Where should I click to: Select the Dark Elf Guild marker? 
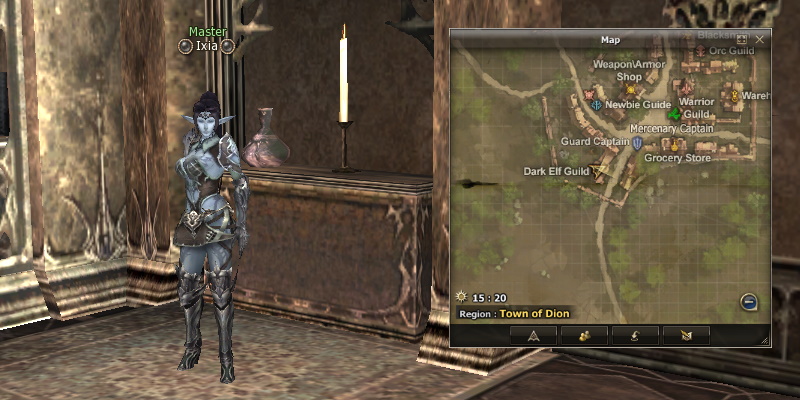pyautogui.click(x=599, y=172)
